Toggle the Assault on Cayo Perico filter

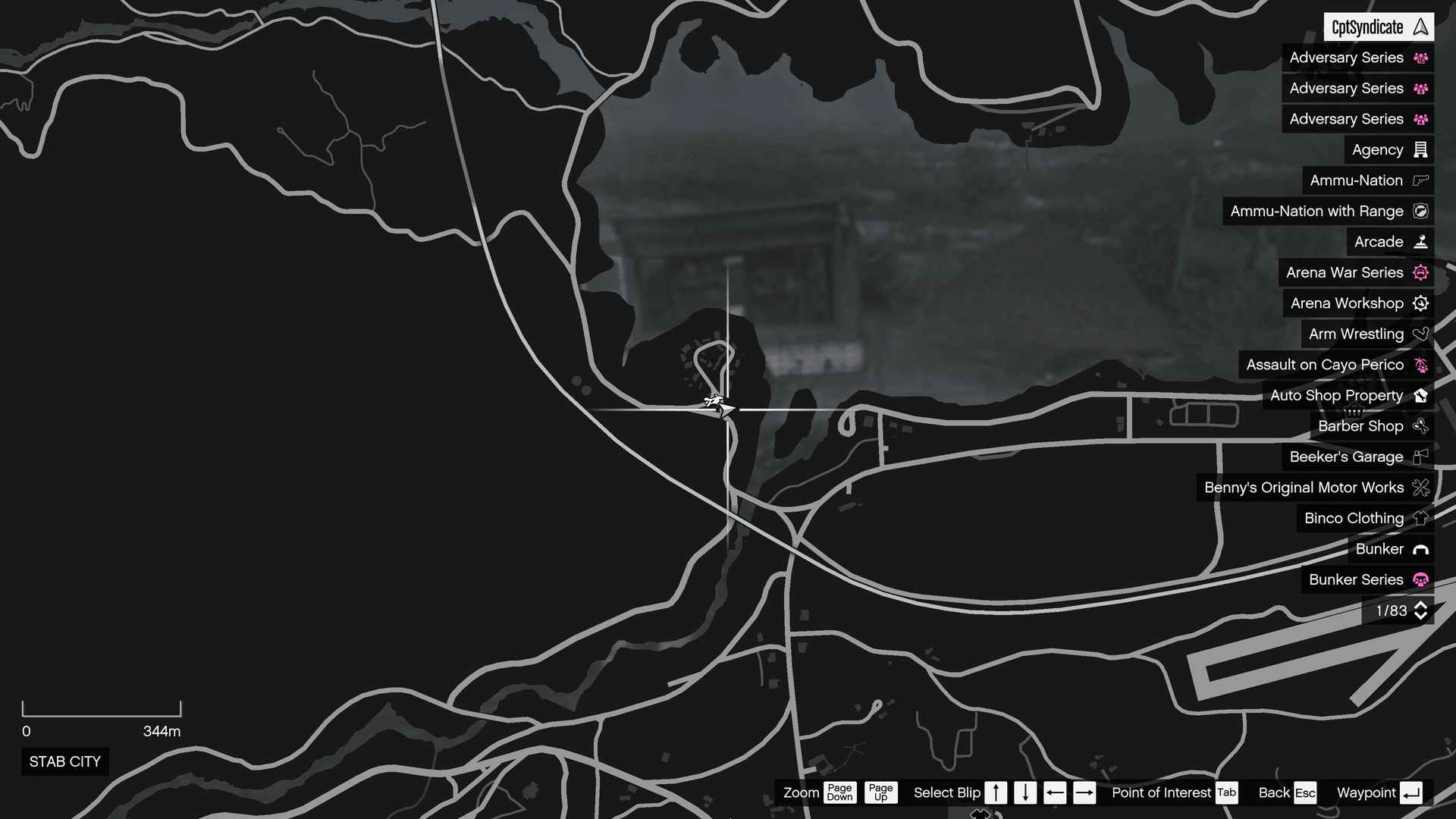coord(1420,364)
